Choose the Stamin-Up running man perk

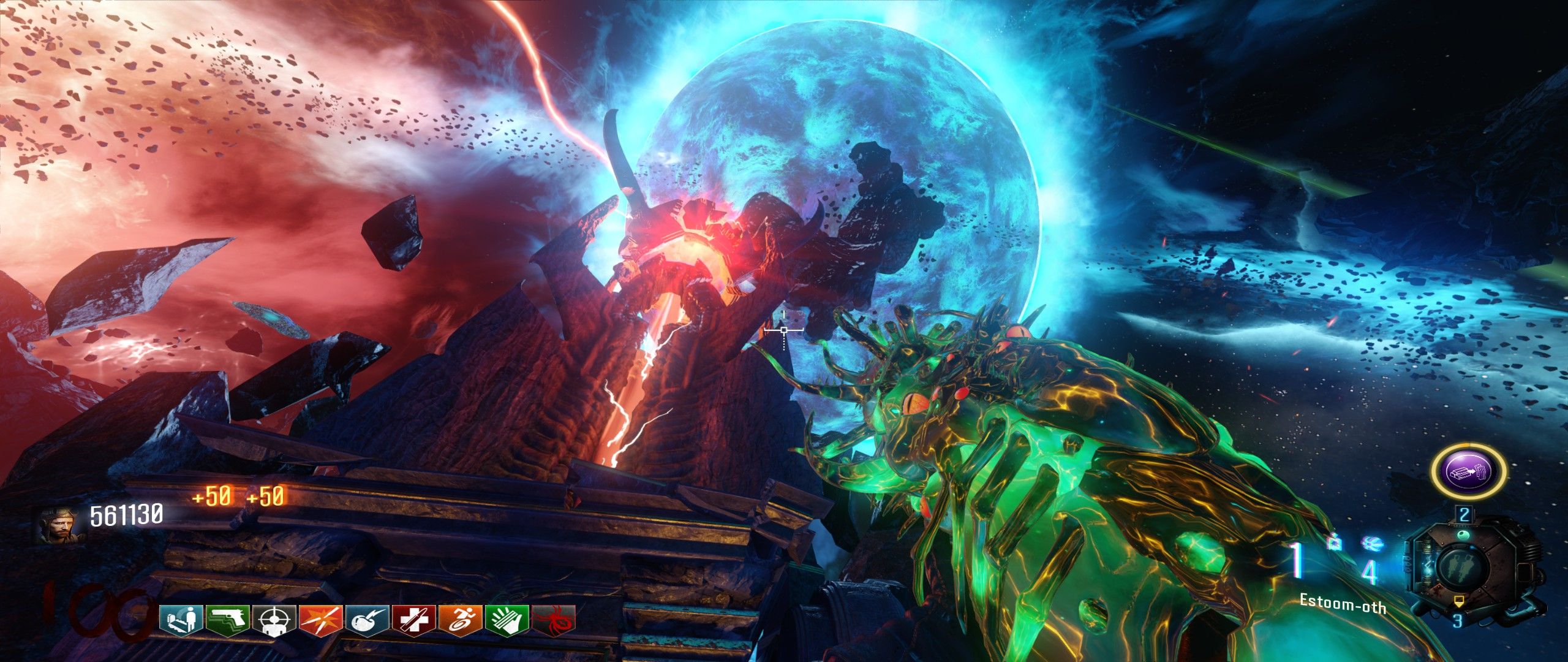click(x=461, y=620)
